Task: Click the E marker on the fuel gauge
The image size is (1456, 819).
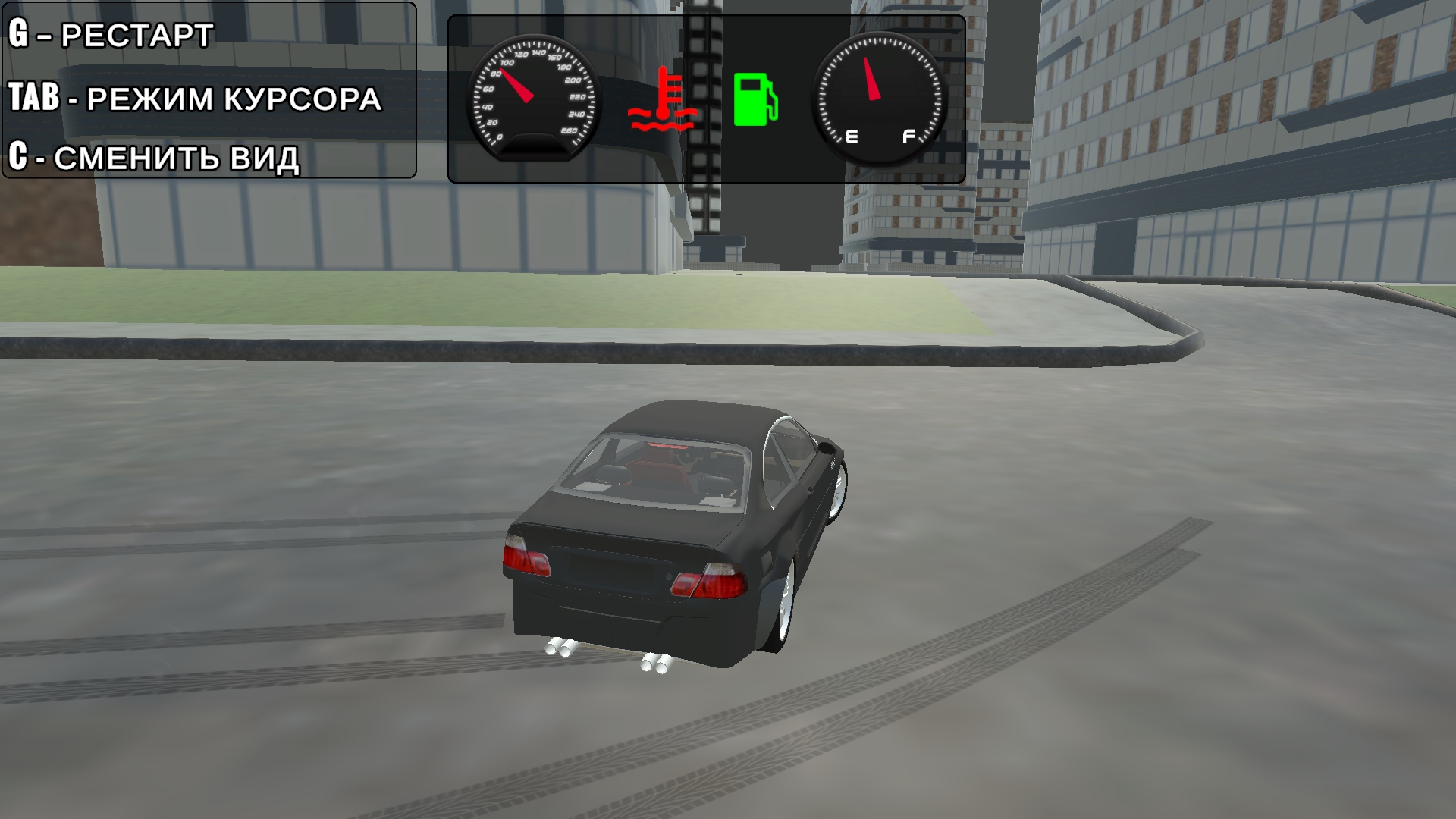Action: click(851, 136)
